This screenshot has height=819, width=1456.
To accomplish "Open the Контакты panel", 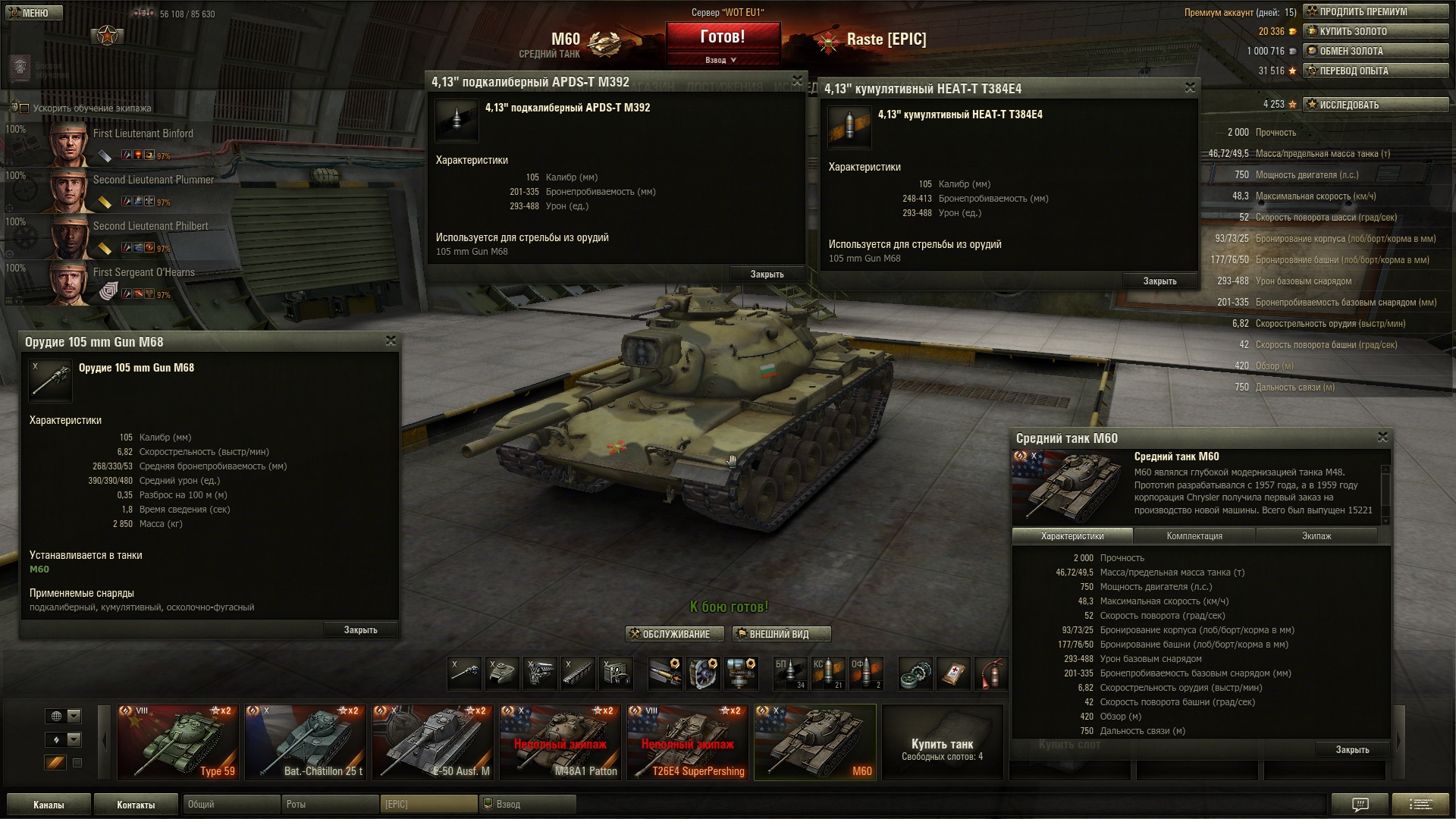I will pos(136,805).
